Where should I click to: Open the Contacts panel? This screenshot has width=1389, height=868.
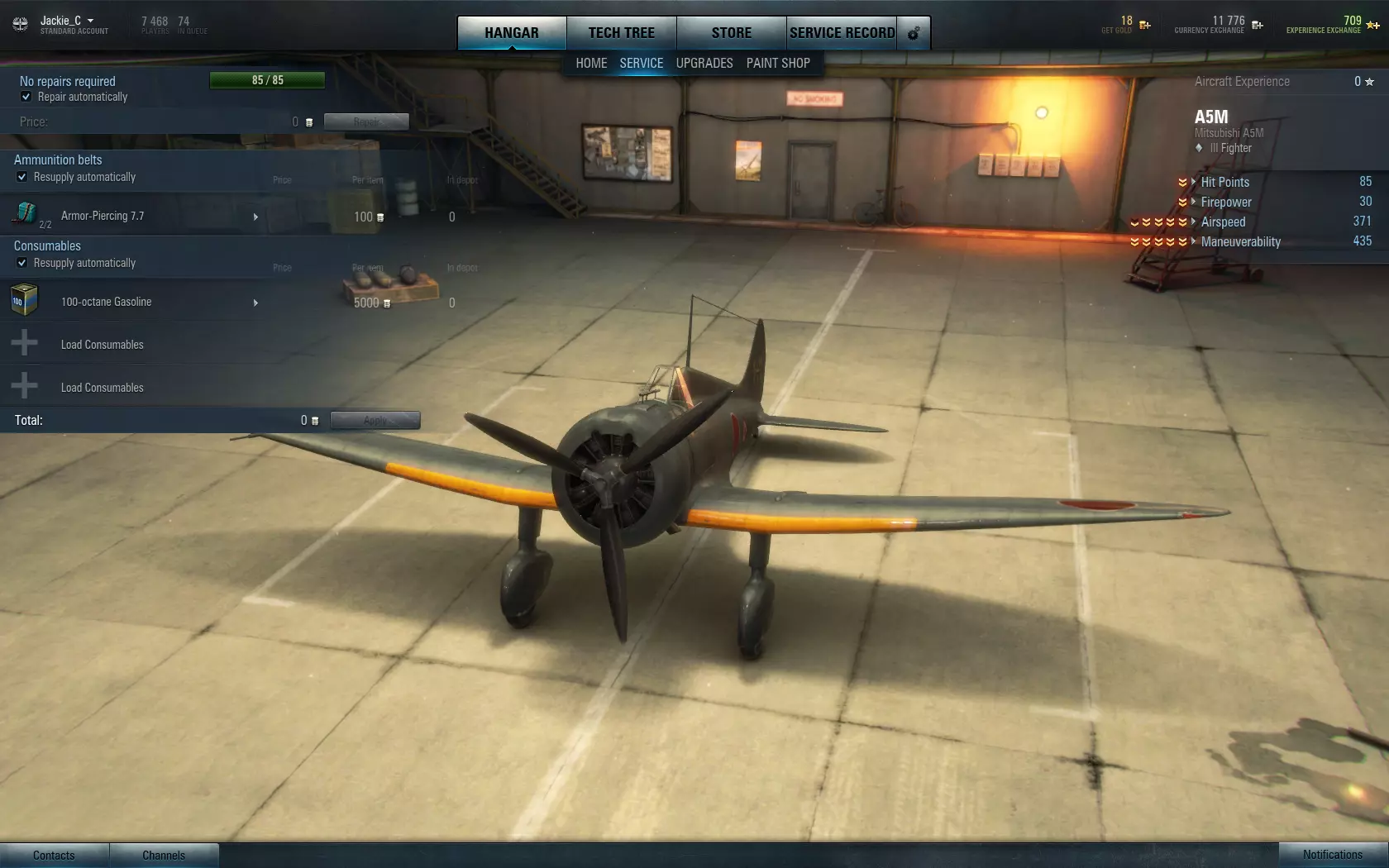(54, 855)
